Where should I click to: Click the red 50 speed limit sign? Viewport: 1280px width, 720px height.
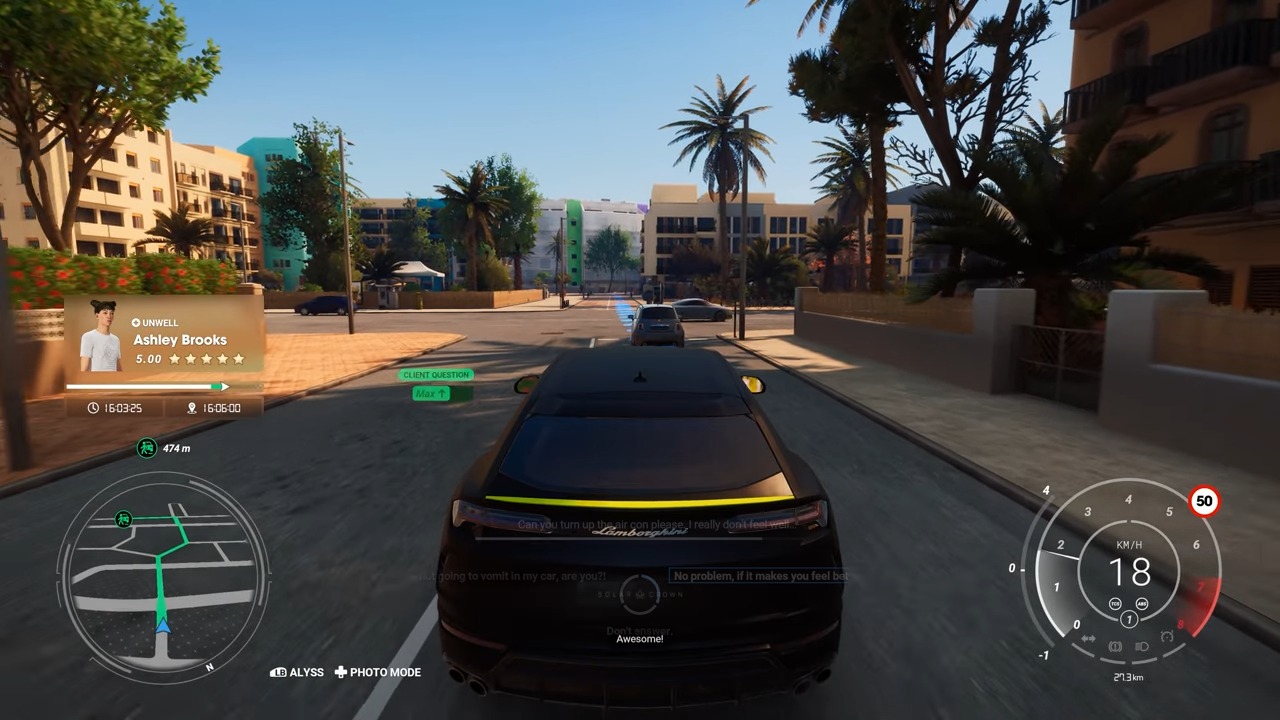[1204, 502]
